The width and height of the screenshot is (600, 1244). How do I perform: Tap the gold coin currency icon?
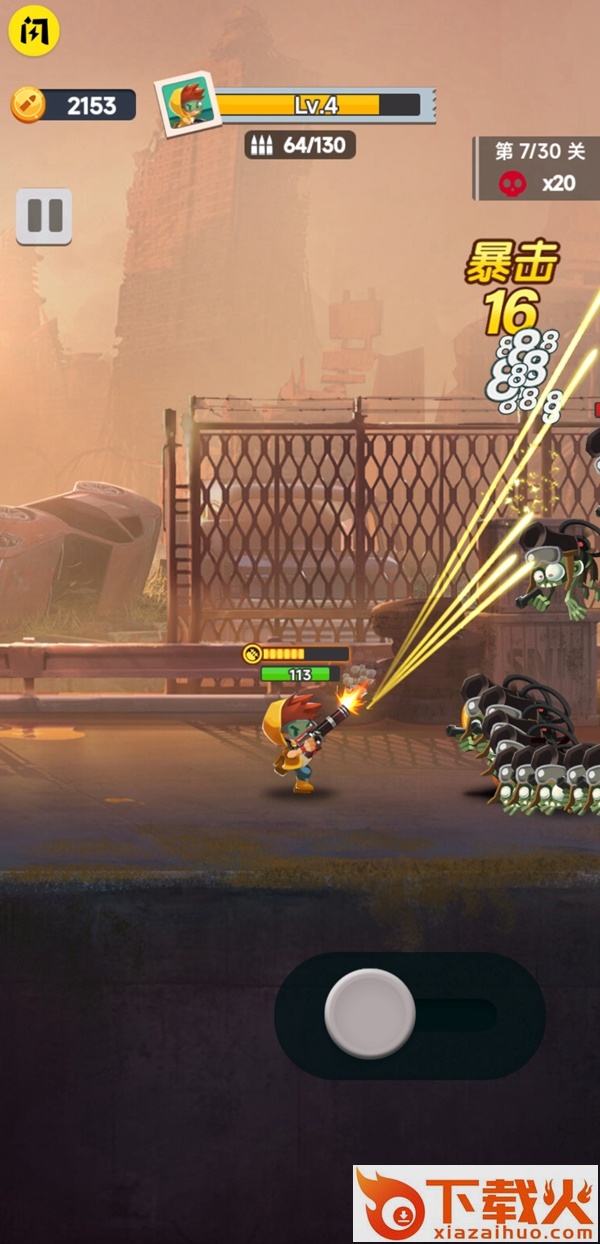tap(28, 105)
